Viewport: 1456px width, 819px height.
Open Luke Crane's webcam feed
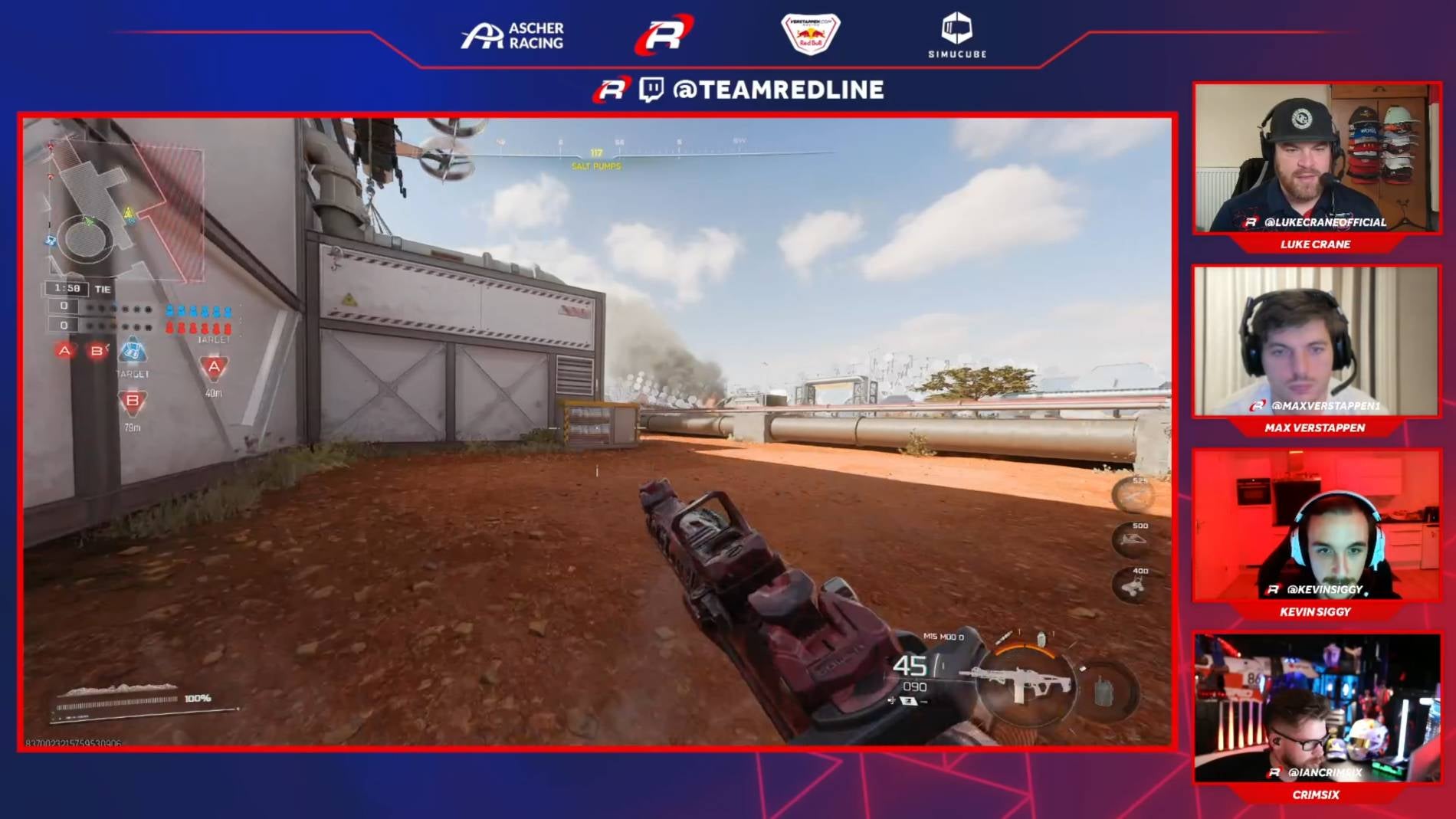point(1316,159)
